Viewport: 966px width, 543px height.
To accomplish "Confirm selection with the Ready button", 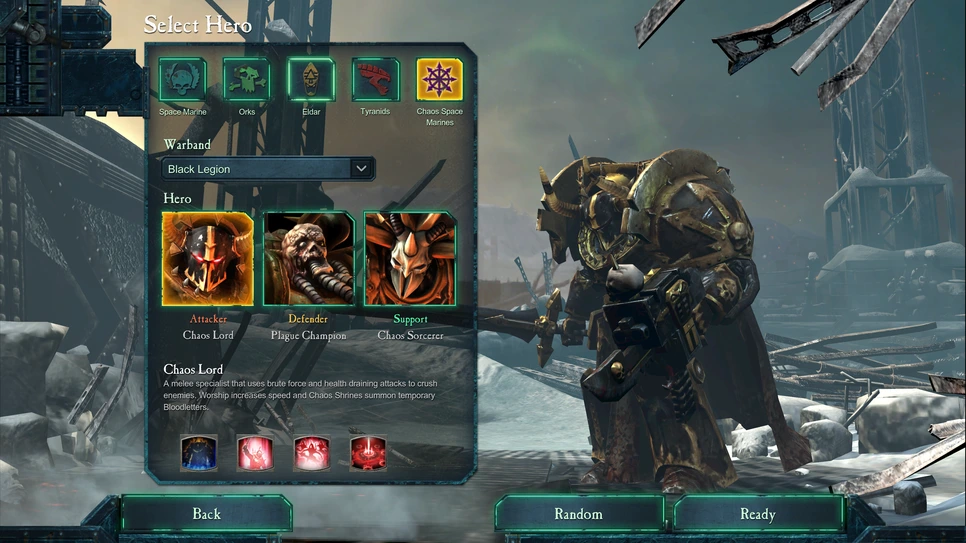I will click(x=758, y=514).
